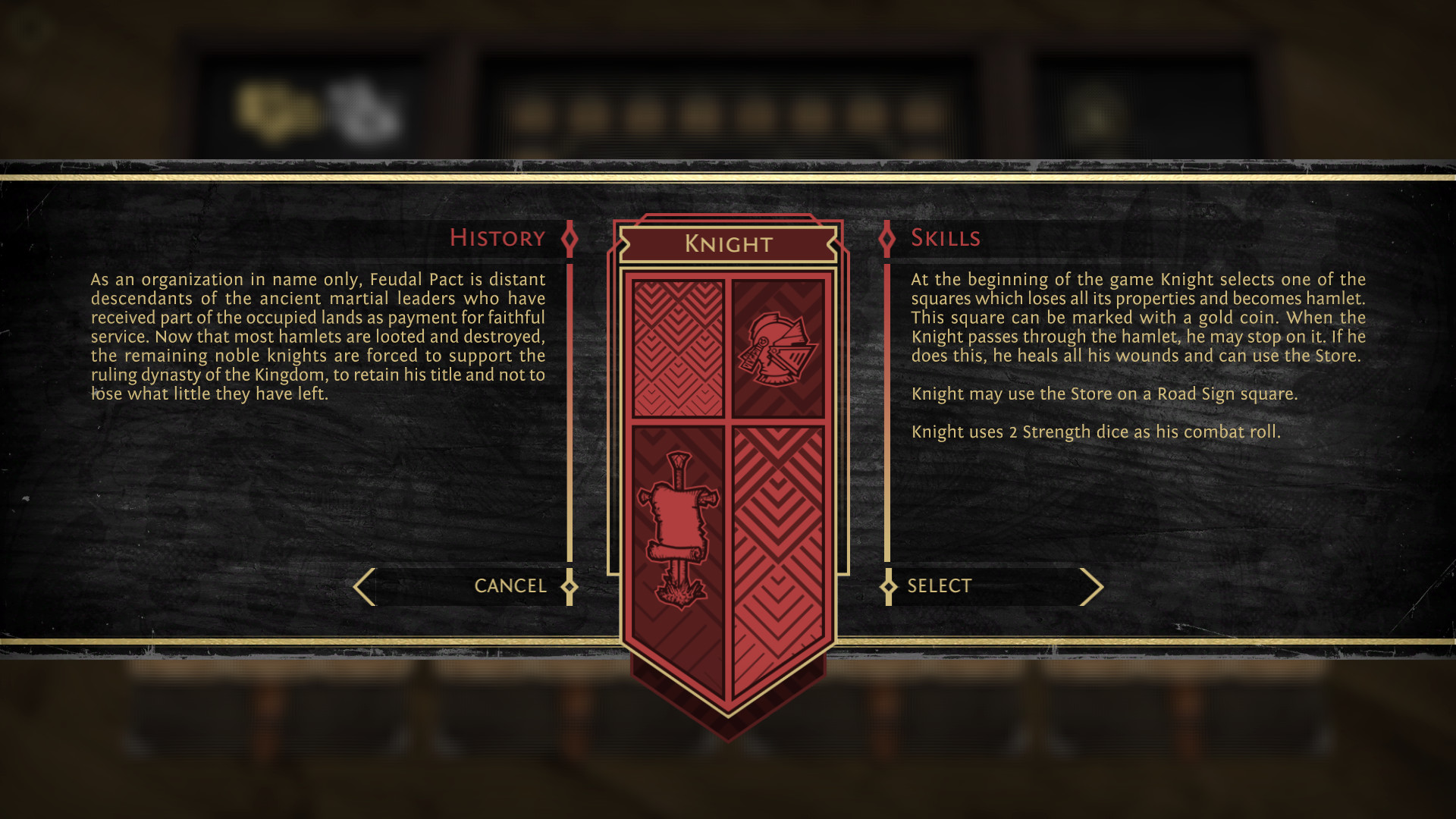The height and width of the screenshot is (819, 1456).
Task: Cancel the Knight selection
Action: tap(510, 585)
